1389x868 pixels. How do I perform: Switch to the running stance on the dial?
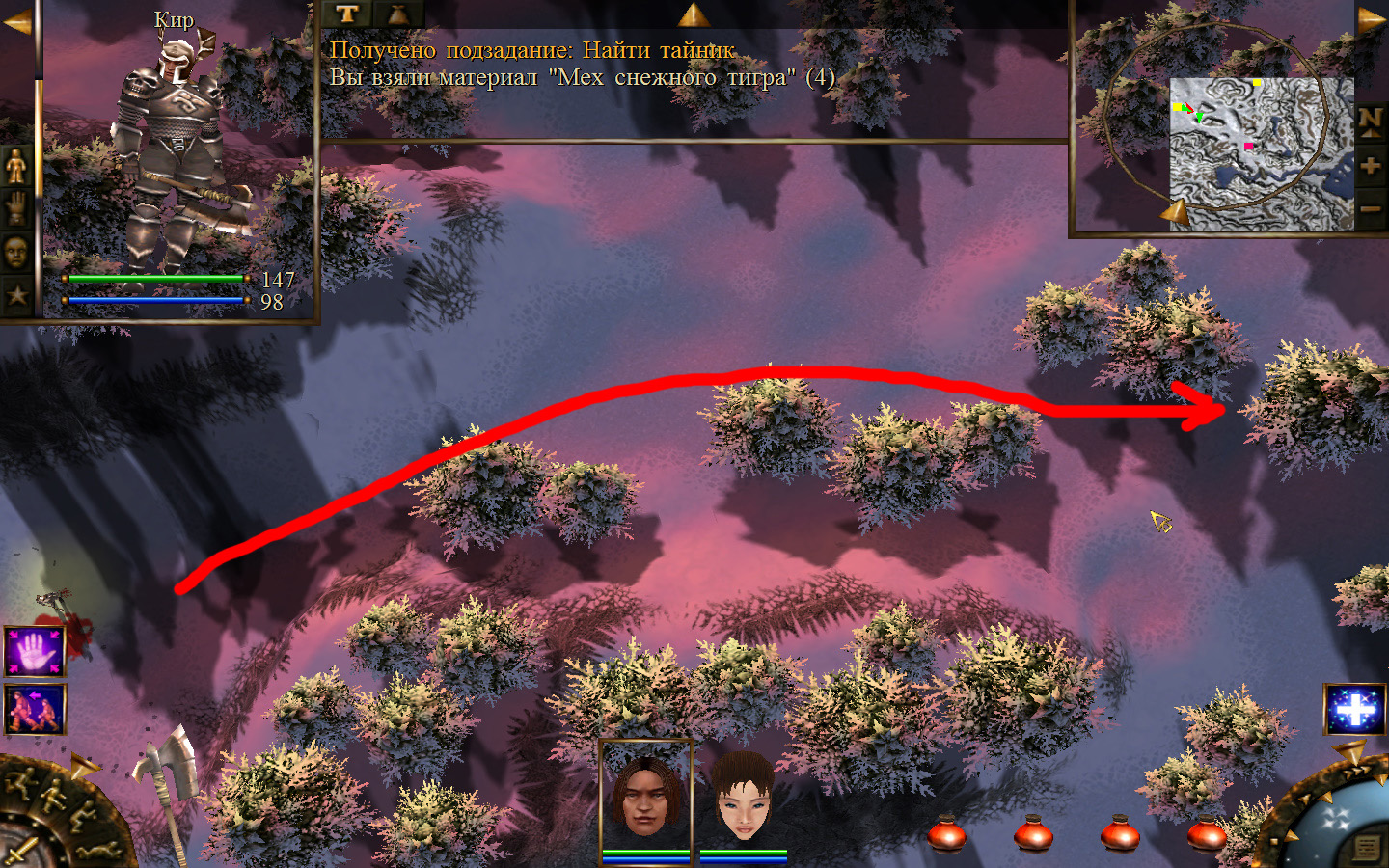point(17,783)
